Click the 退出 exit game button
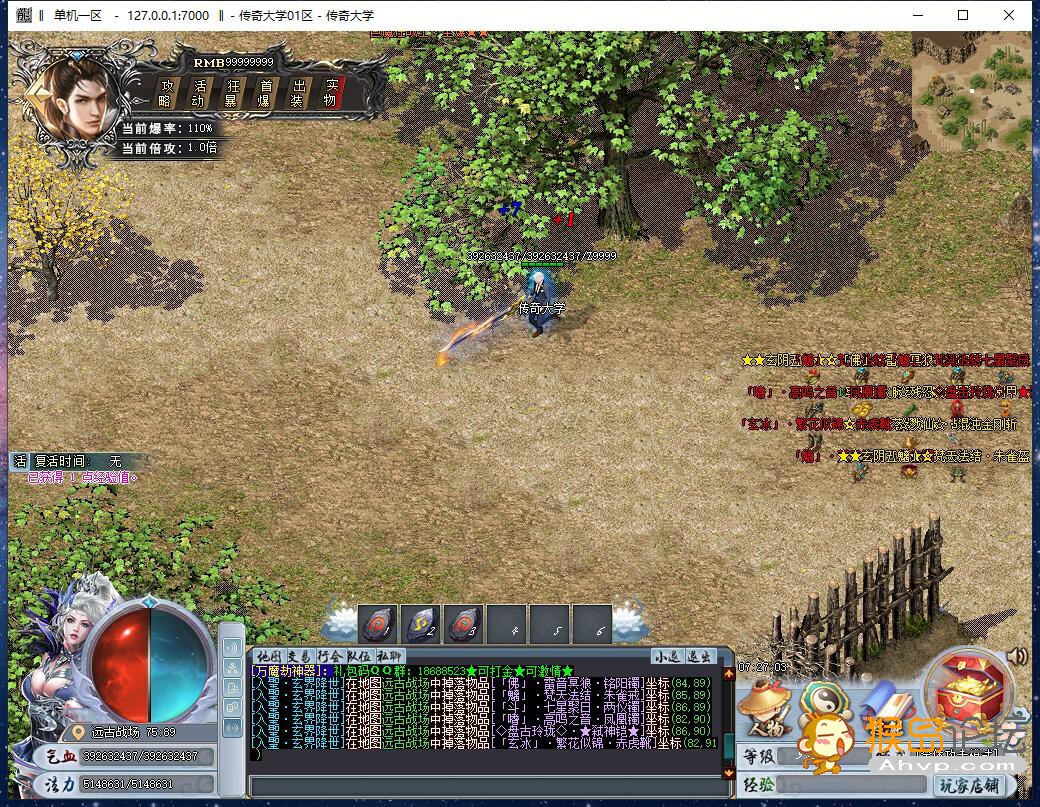The width and height of the screenshot is (1040, 807). click(699, 656)
